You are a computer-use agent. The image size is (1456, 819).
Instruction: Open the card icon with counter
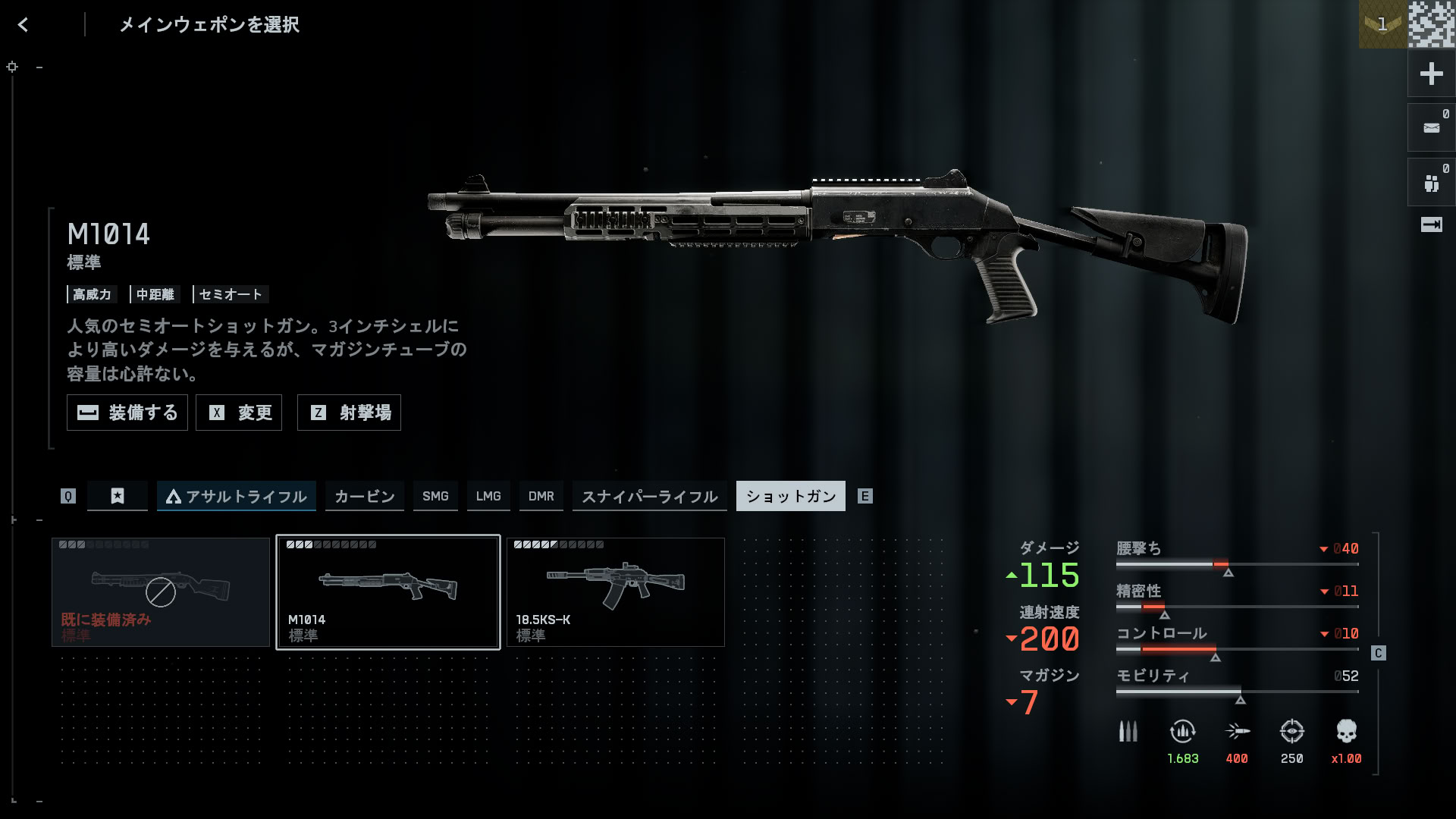pos(1431,128)
